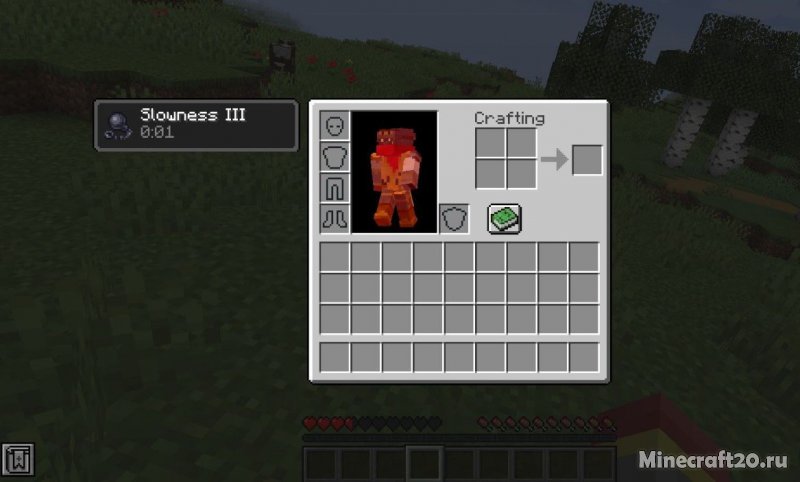Screen dimensions: 800x482
Task: Choose the boots armor slot
Action: coord(335,219)
